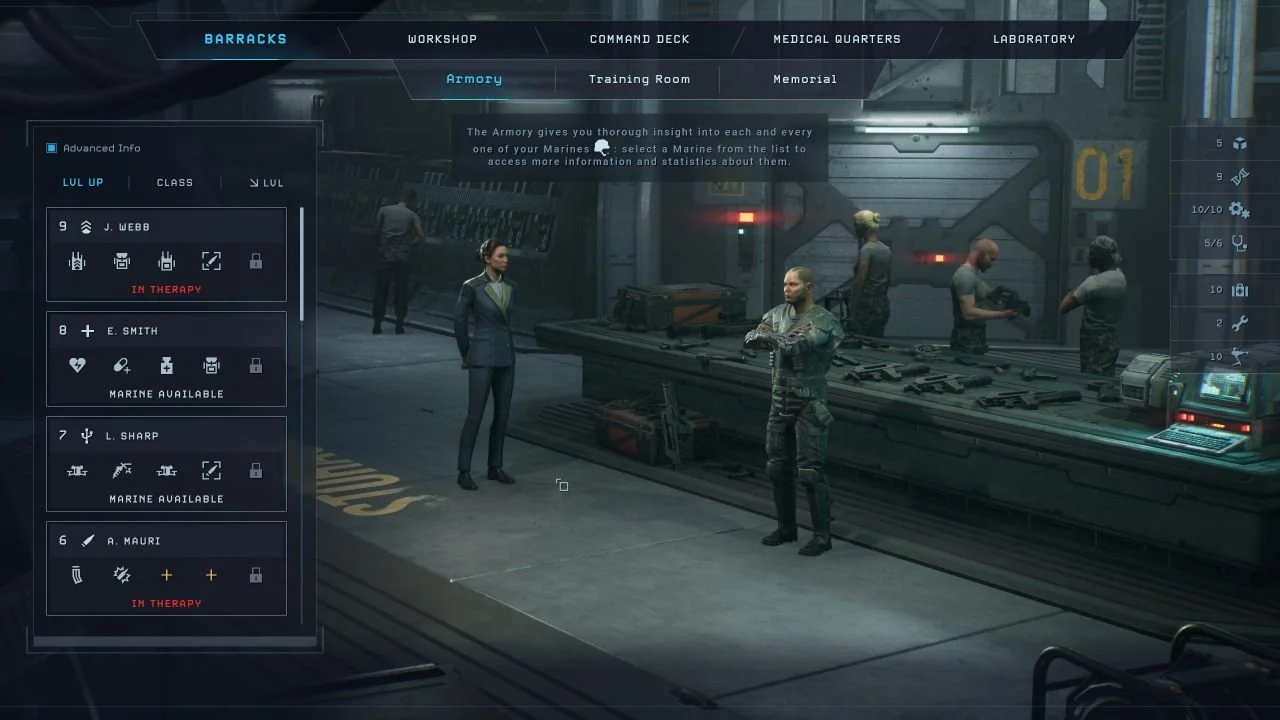Go to the Command Deck

pyautogui.click(x=639, y=39)
